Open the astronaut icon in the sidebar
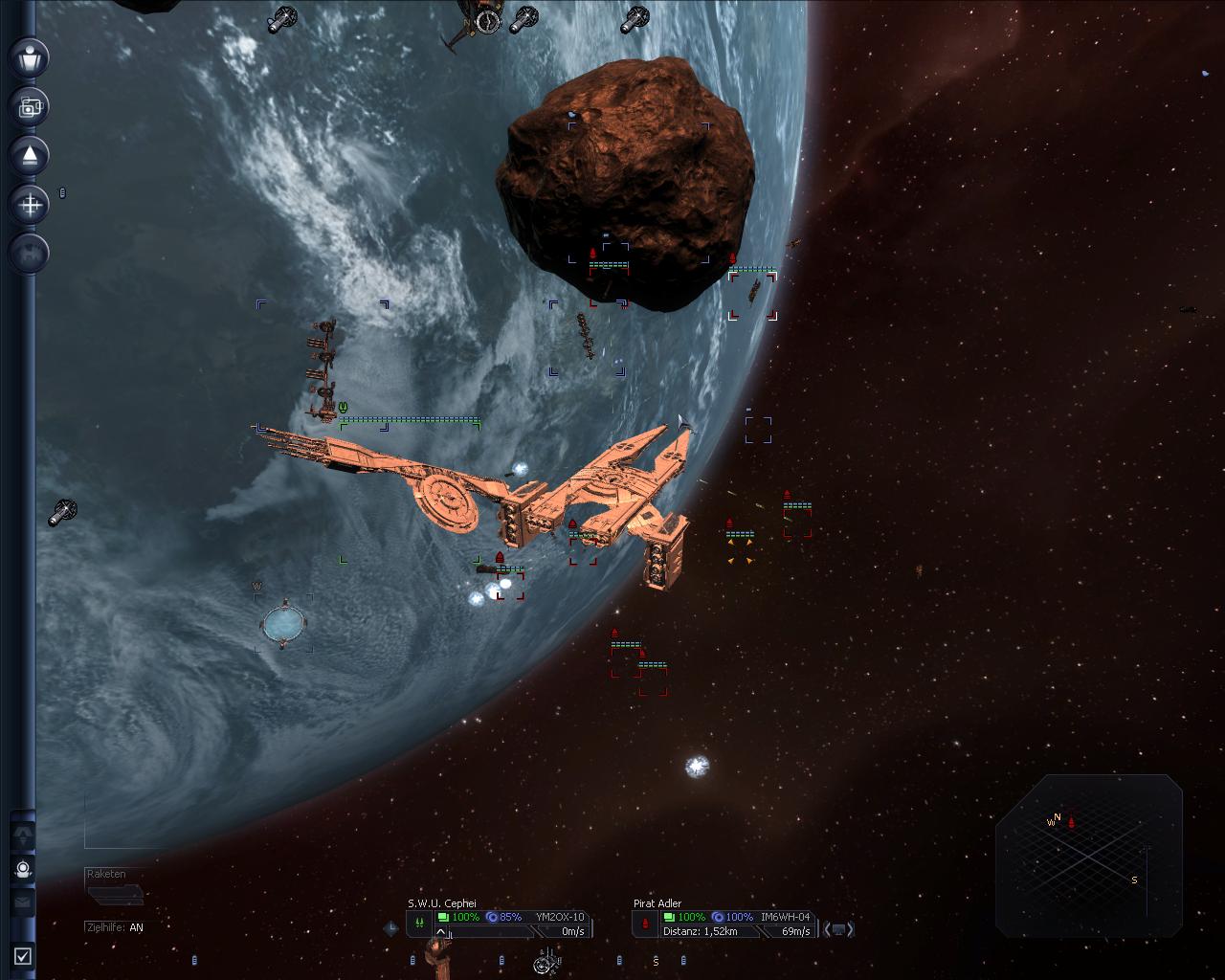This screenshot has width=1225, height=980. 23,869
